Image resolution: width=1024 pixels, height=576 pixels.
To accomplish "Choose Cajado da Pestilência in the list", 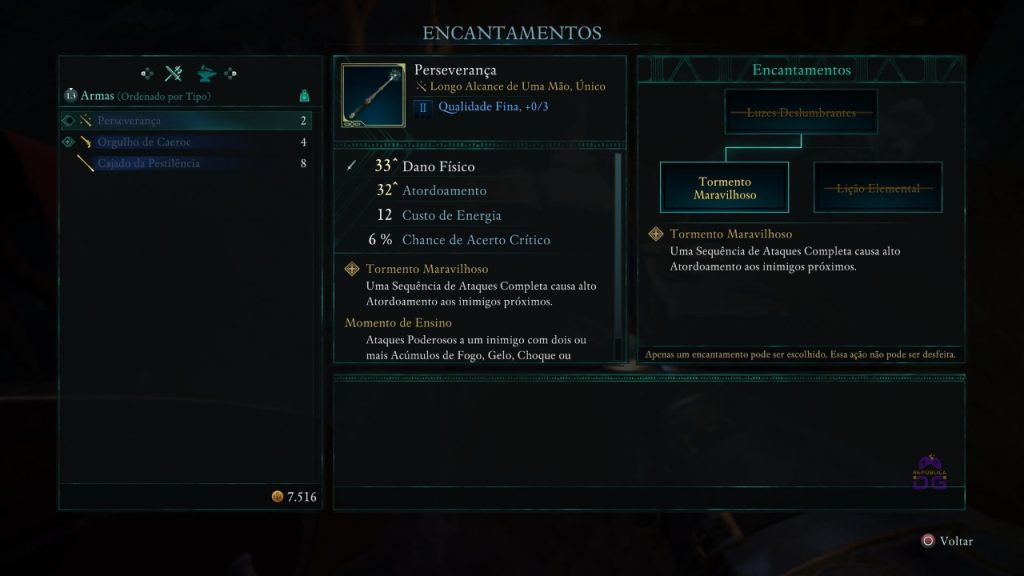I will 185,163.
